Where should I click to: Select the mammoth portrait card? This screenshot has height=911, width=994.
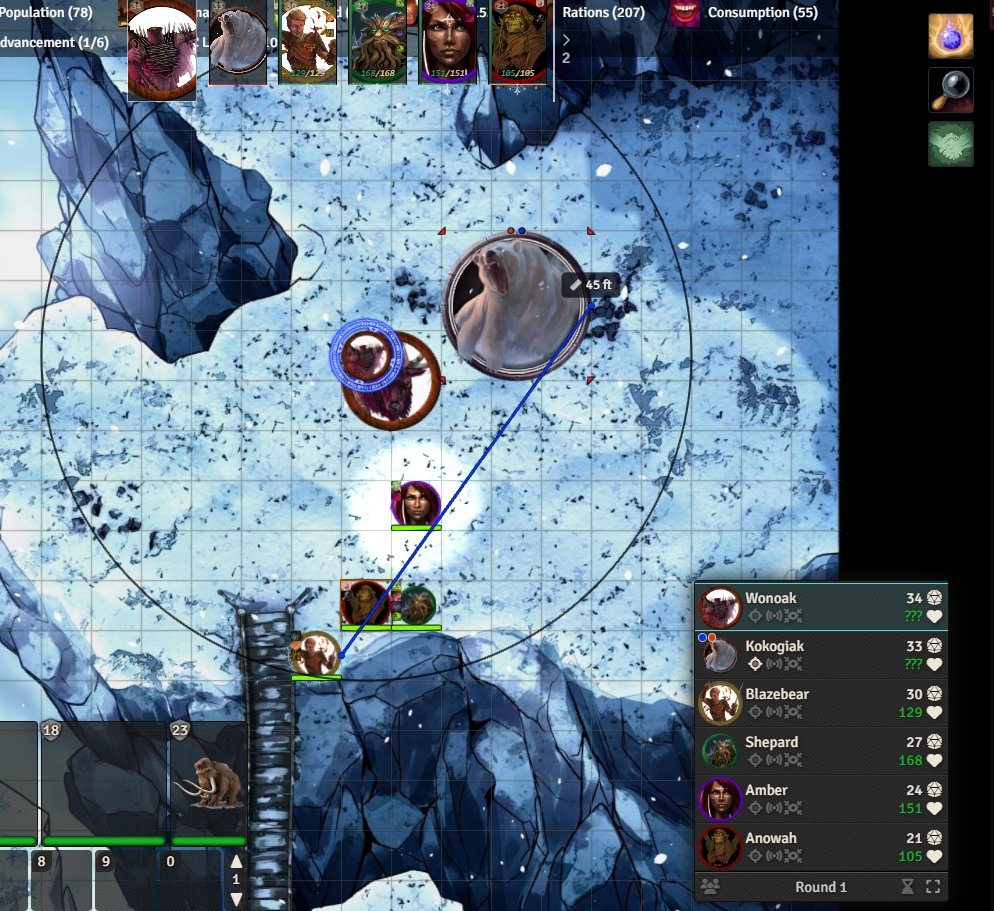[208, 780]
